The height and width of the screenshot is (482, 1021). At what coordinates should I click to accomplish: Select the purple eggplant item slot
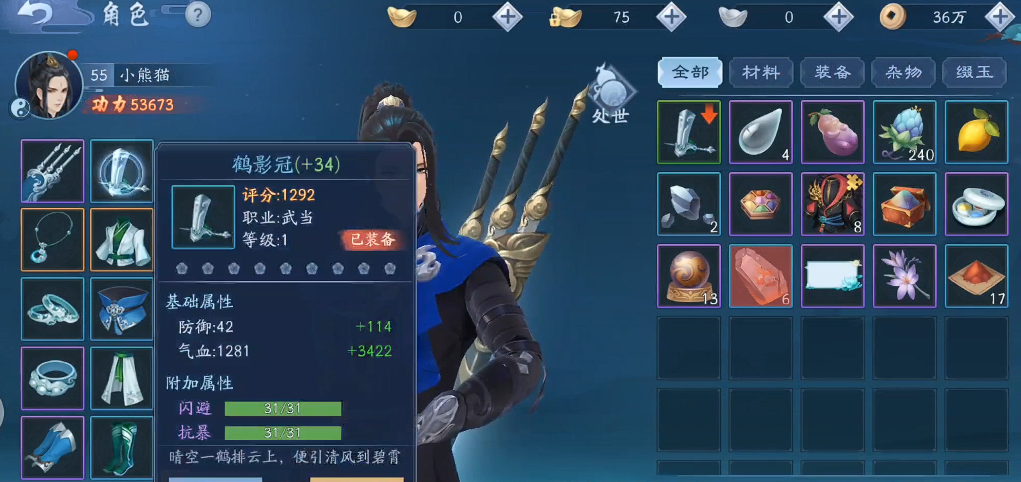(832, 132)
